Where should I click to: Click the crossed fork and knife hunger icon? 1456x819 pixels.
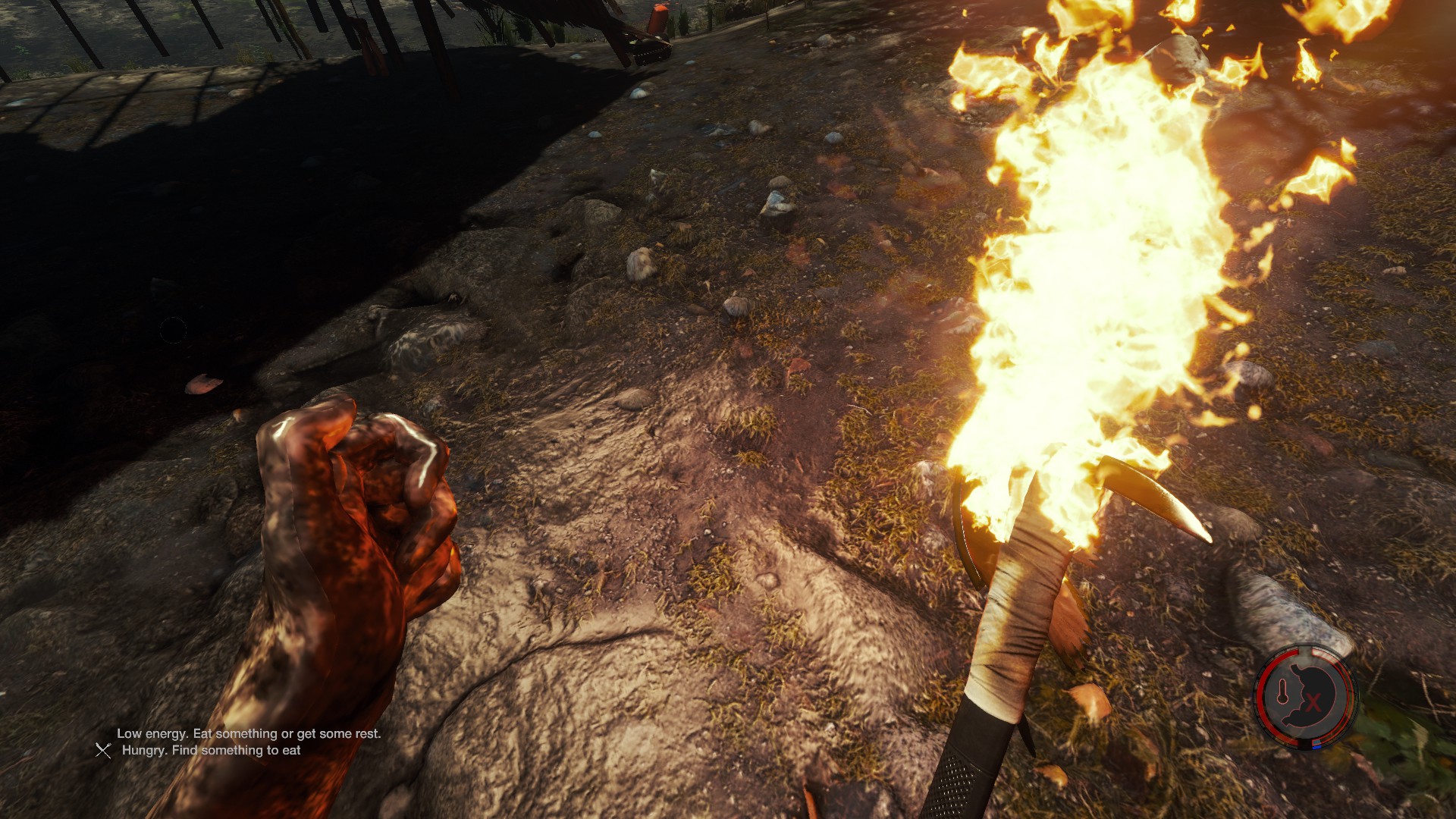click(103, 750)
